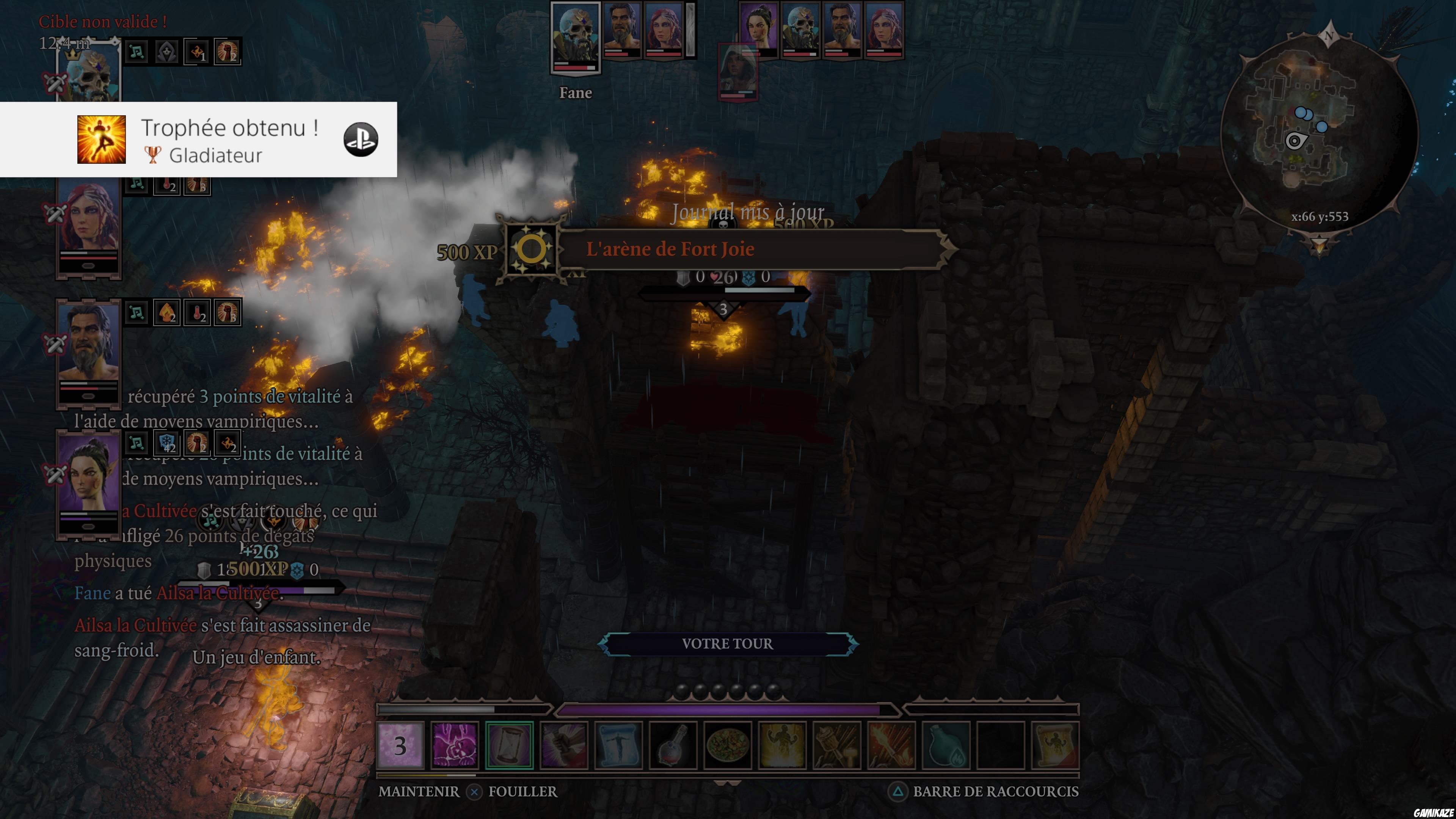1456x819 pixels.
Task: Select the fist-gripping-handle skill
Action: (563, 745)
